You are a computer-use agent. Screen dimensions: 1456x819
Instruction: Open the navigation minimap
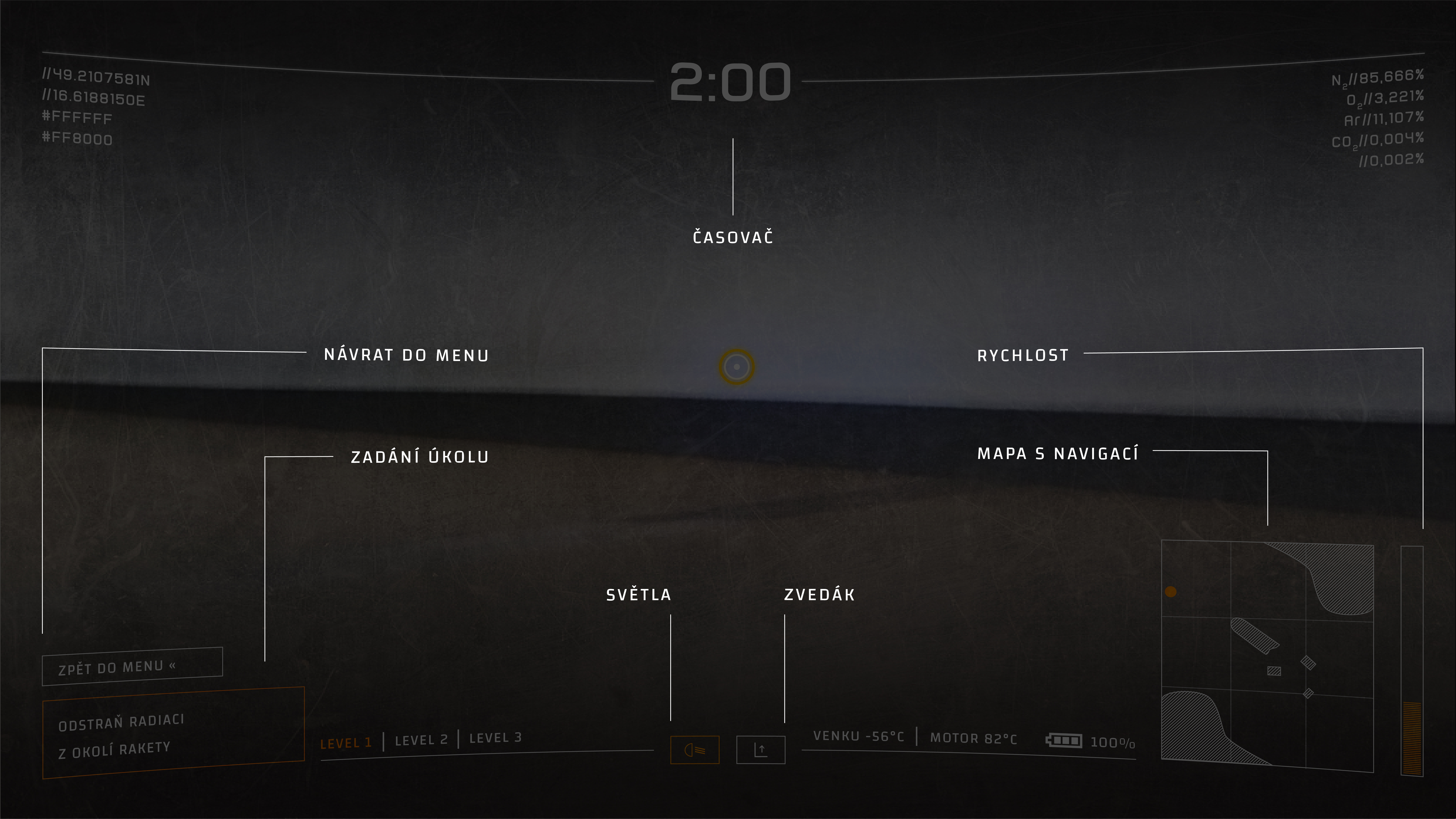[1267, 656]
